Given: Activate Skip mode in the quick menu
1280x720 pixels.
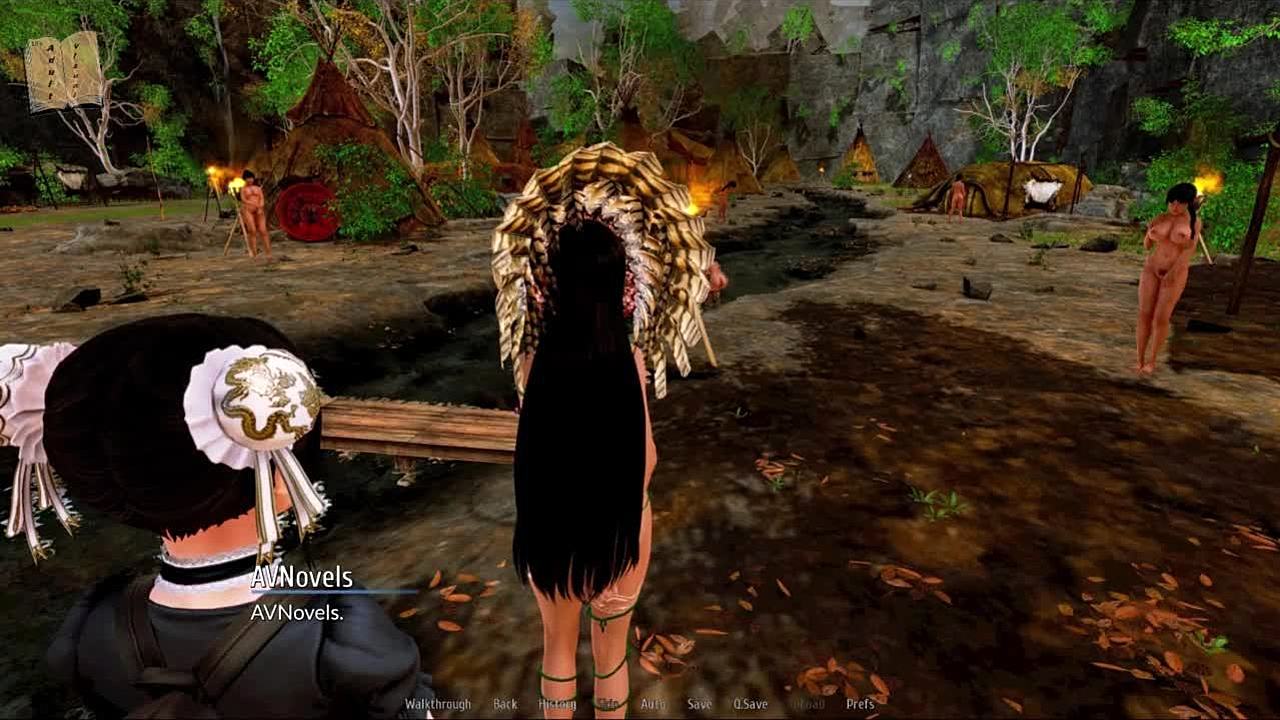Looking at the screenshot, I should click(608, 704).
